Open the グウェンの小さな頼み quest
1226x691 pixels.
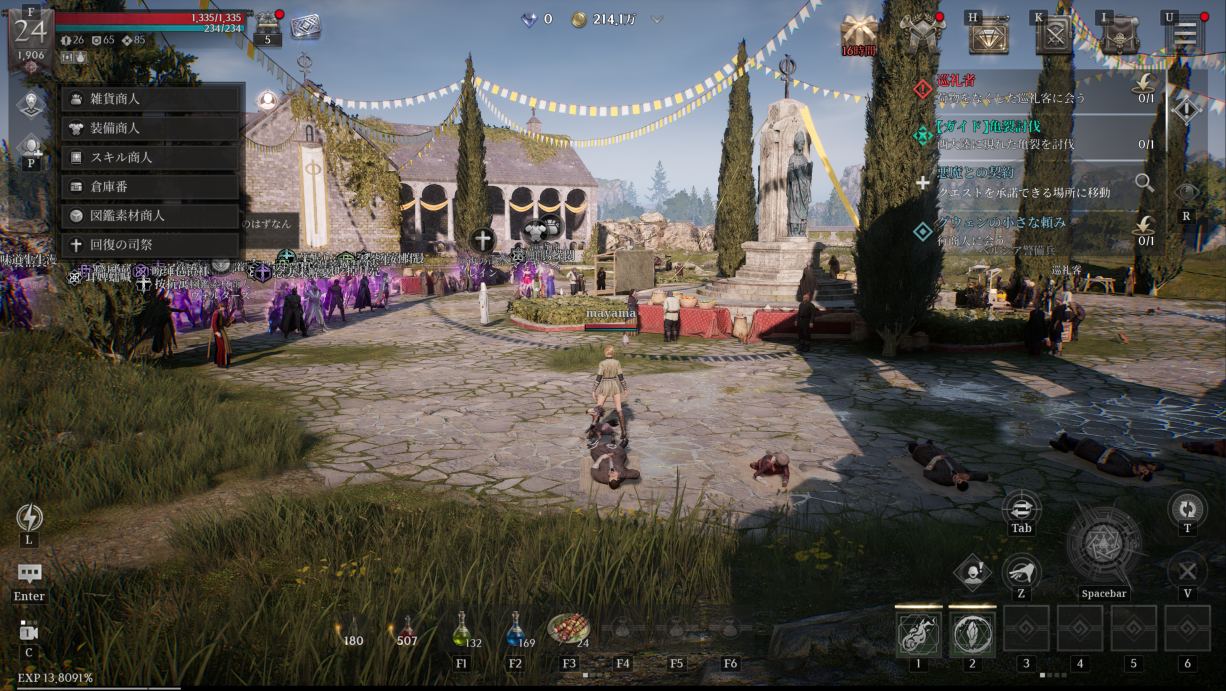1030,230
